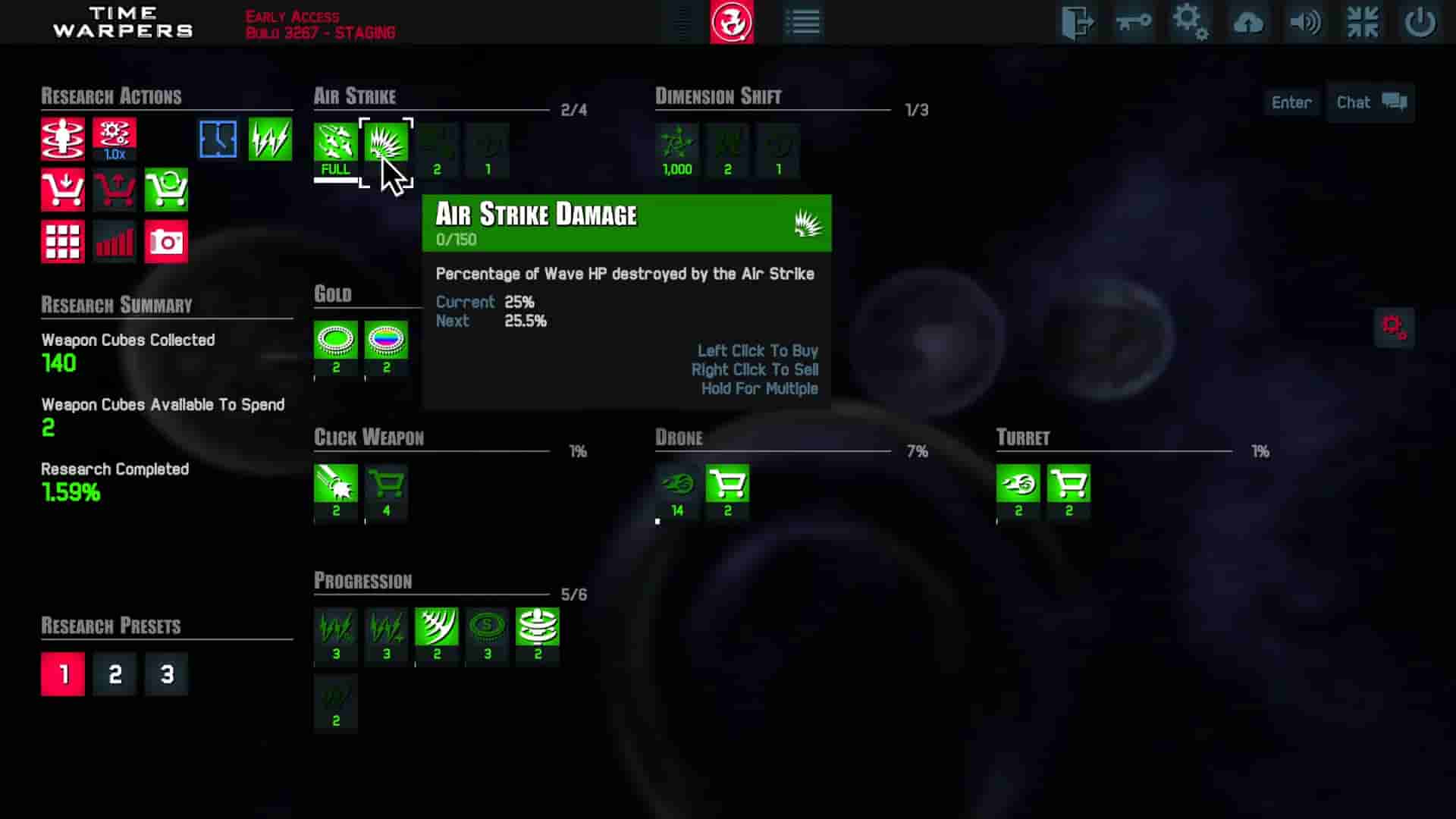Select Research Preset 3
The image size is (1456, 819).
pyautogui.click(x=166, y=673)
